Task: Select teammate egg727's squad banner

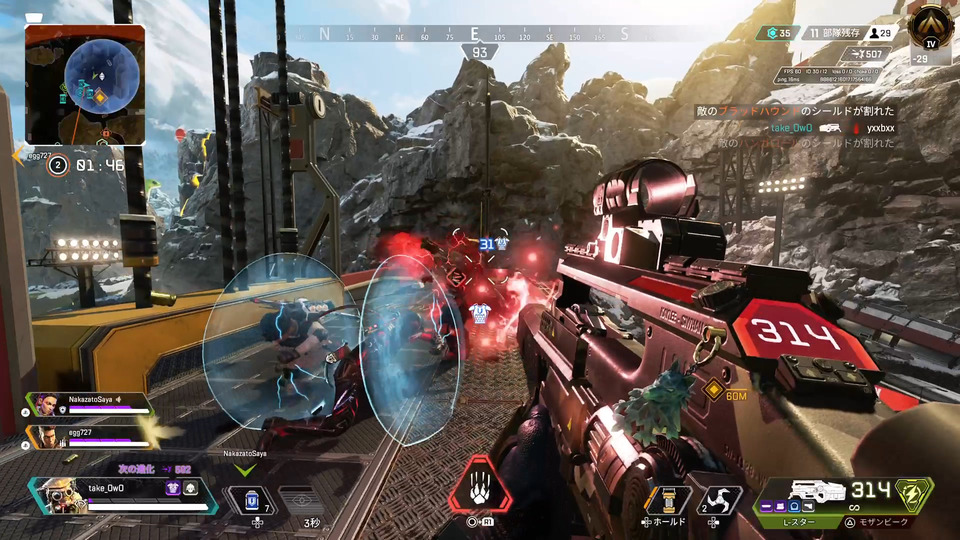Action: pyautogui.click(x=90, y=436)
